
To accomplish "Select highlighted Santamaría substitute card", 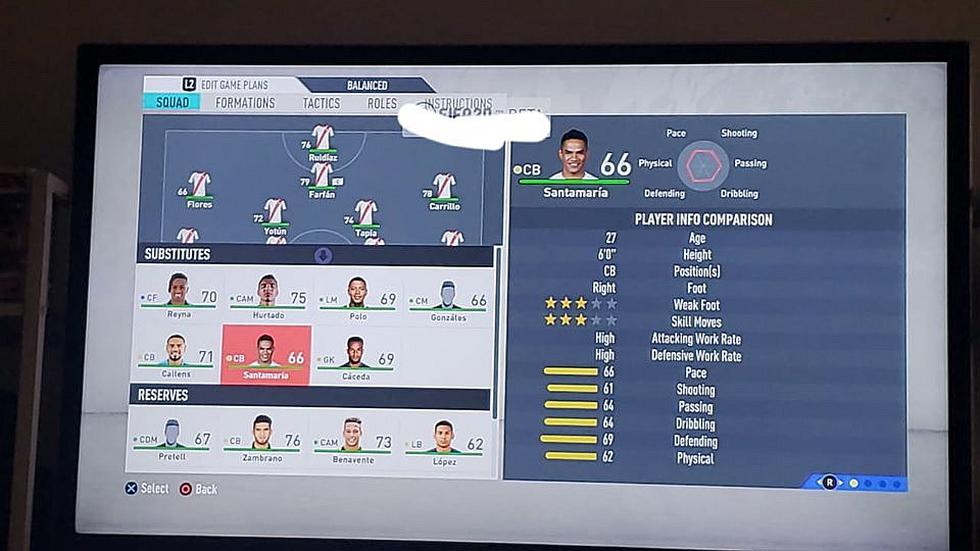I will click(266, 355).
